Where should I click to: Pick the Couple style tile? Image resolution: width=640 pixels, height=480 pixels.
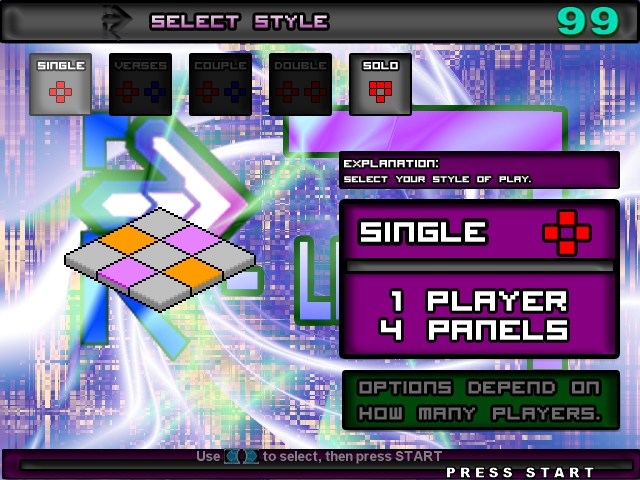point(220,84)
